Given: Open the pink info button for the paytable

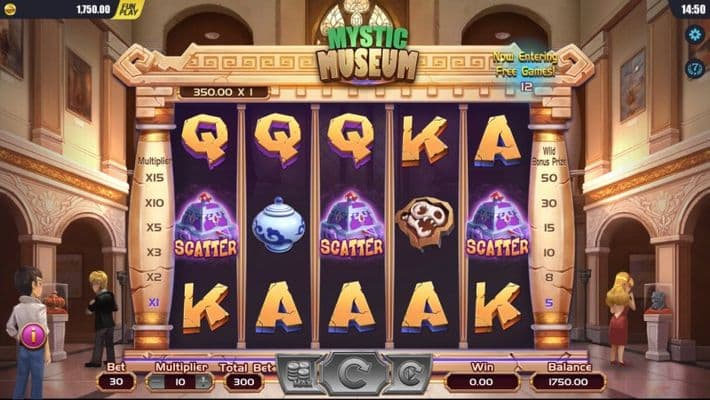Looking at the screenshot, I should pyautogui.click(x=33, y=336).
